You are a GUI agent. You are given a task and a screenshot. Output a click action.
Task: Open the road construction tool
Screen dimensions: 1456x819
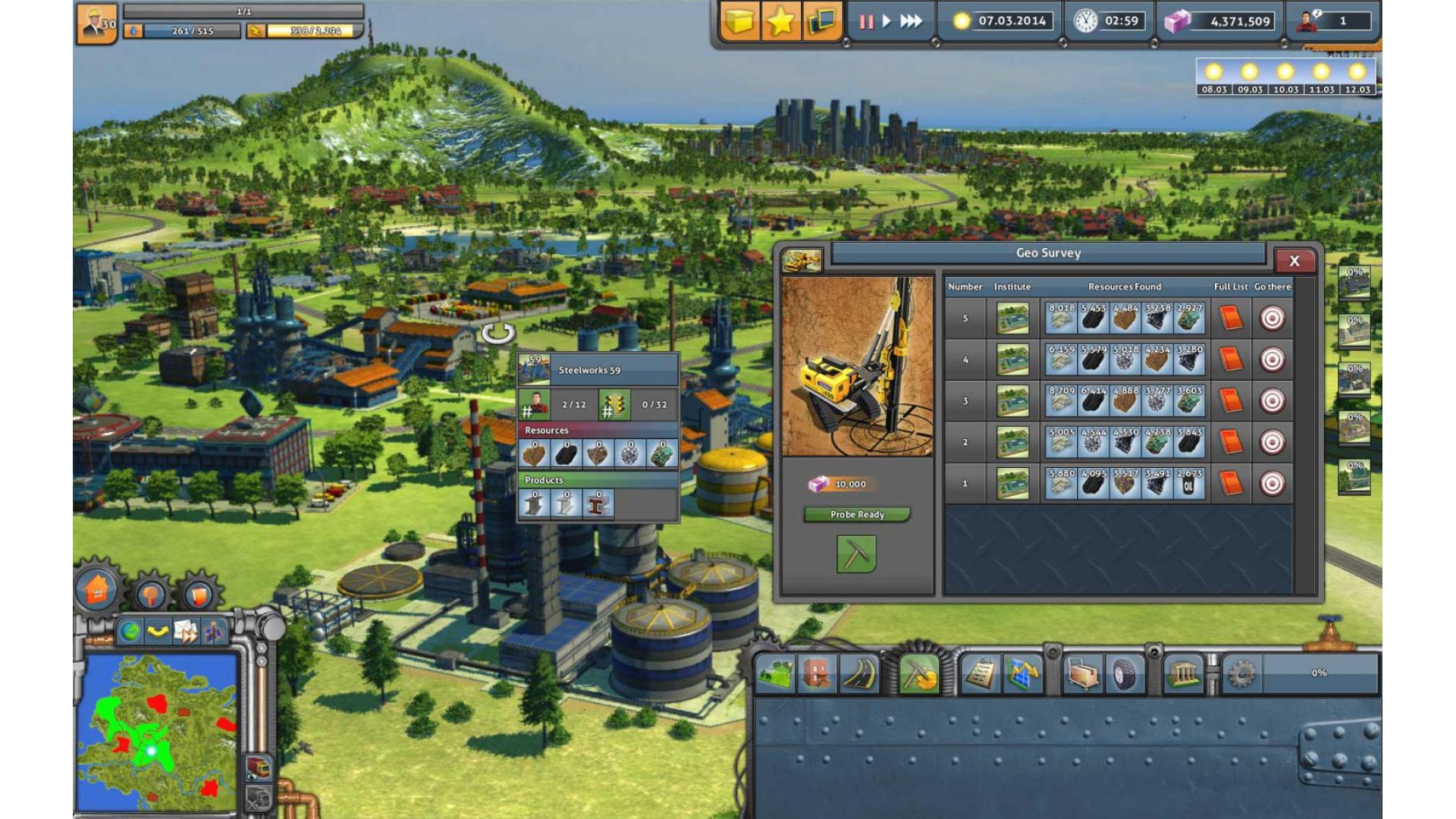pyautogui.click(x=858, y=673)
